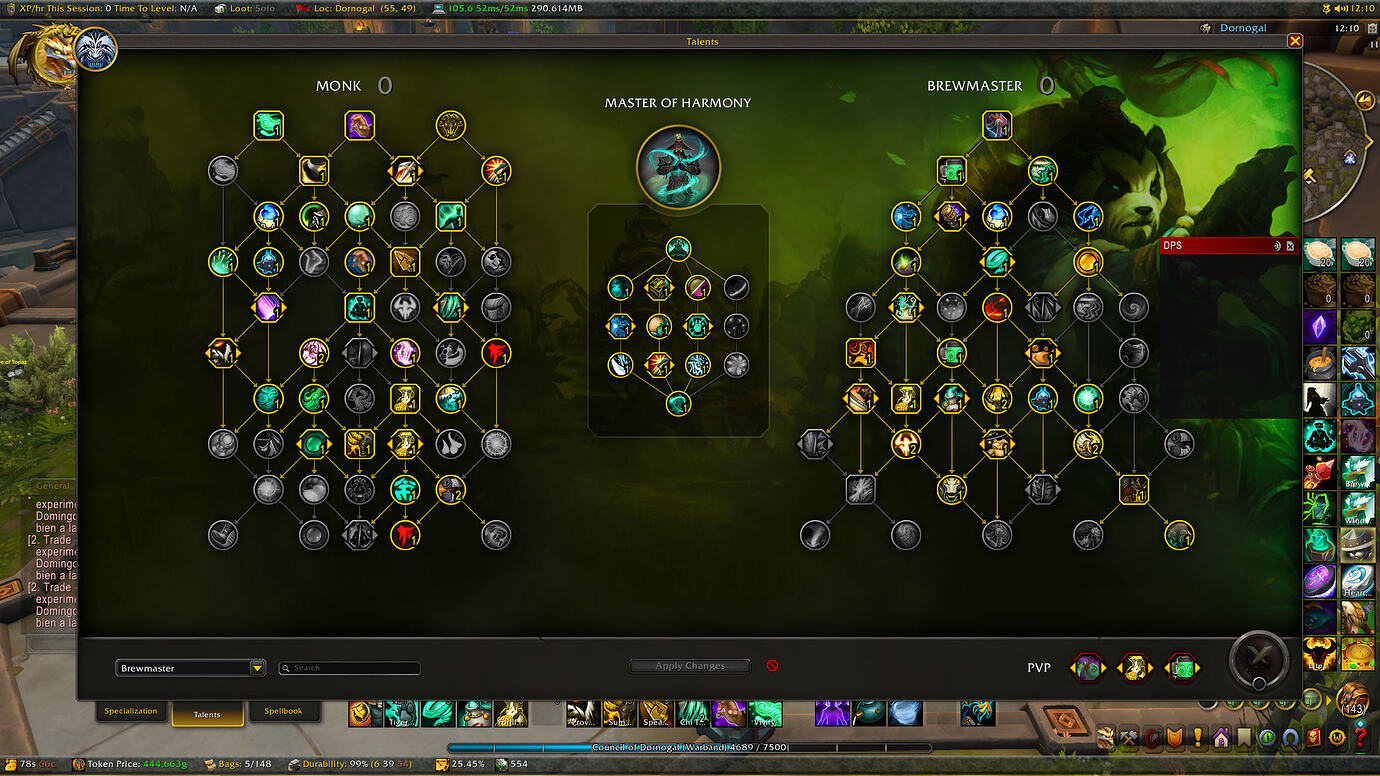The width and height of the screenshot is (1380, 776).
Task: Switch to the Specialization tab
Action: tap(132, 711)
